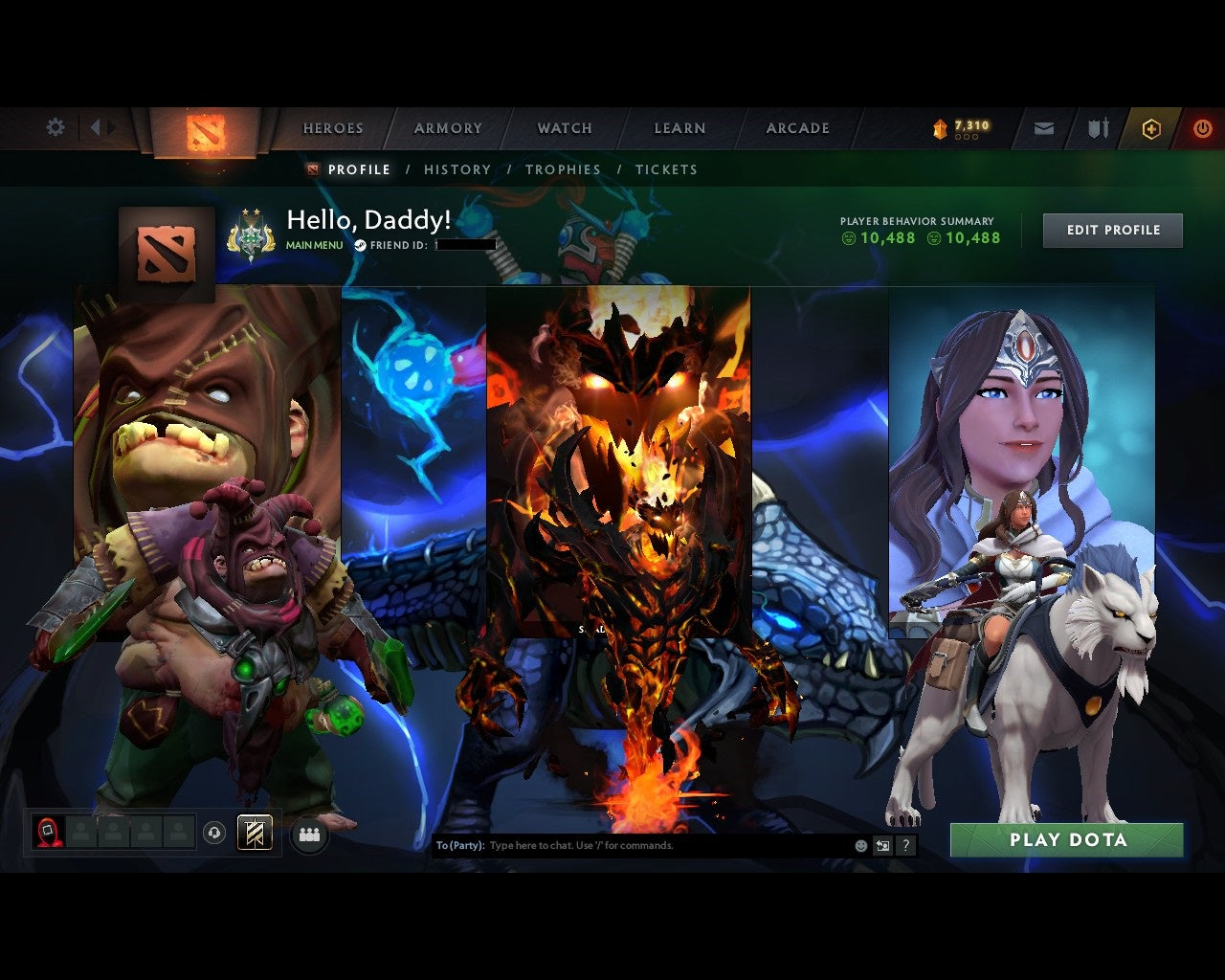Click the chat help question mark

coord(904,845)
